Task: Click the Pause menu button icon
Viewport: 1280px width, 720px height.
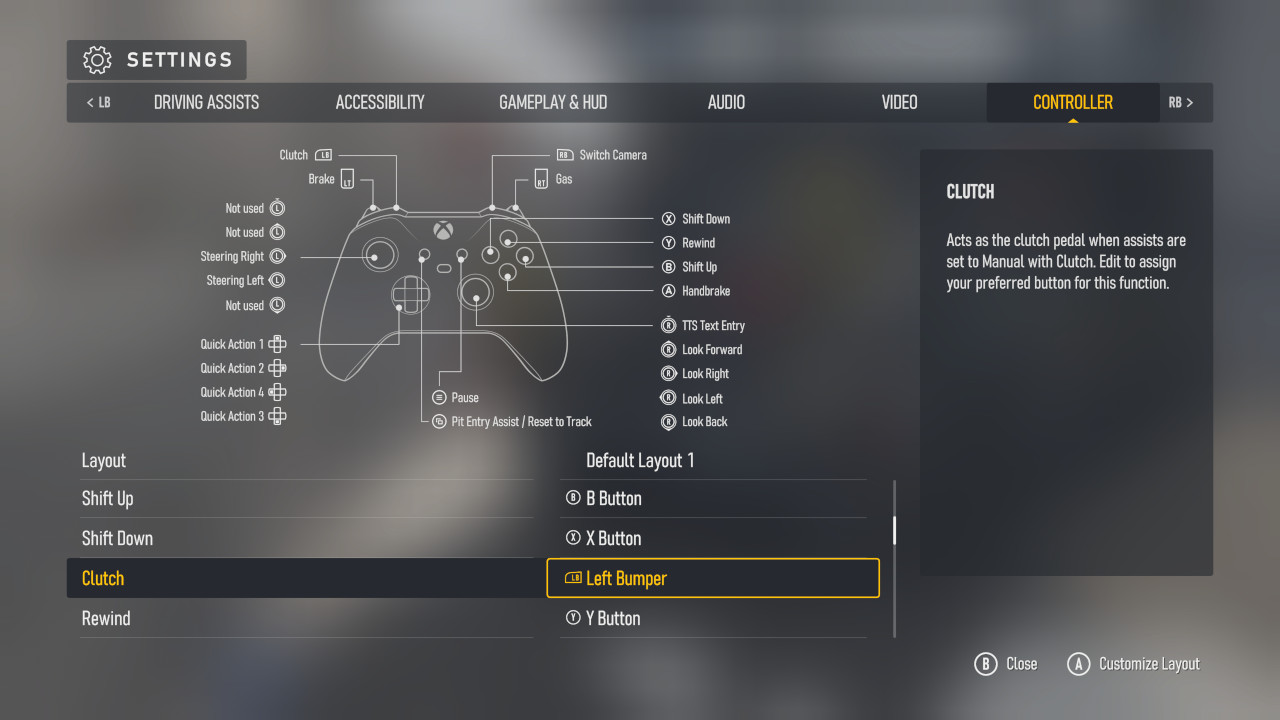Action: pyautogui.click(x=438, y=397)
